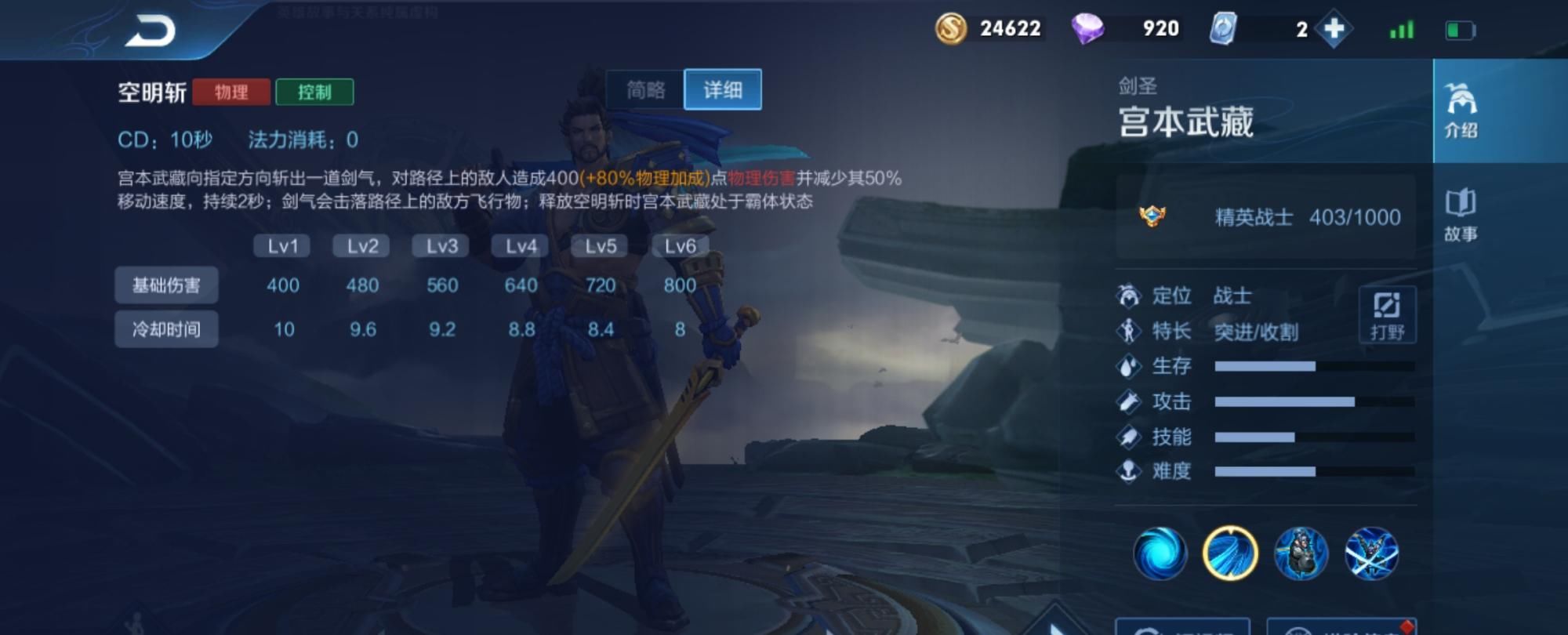Viewport: 1568px width, 635px height.
Task: Toggle the 打野 recommendation badge
Action: click(1387, 314)
